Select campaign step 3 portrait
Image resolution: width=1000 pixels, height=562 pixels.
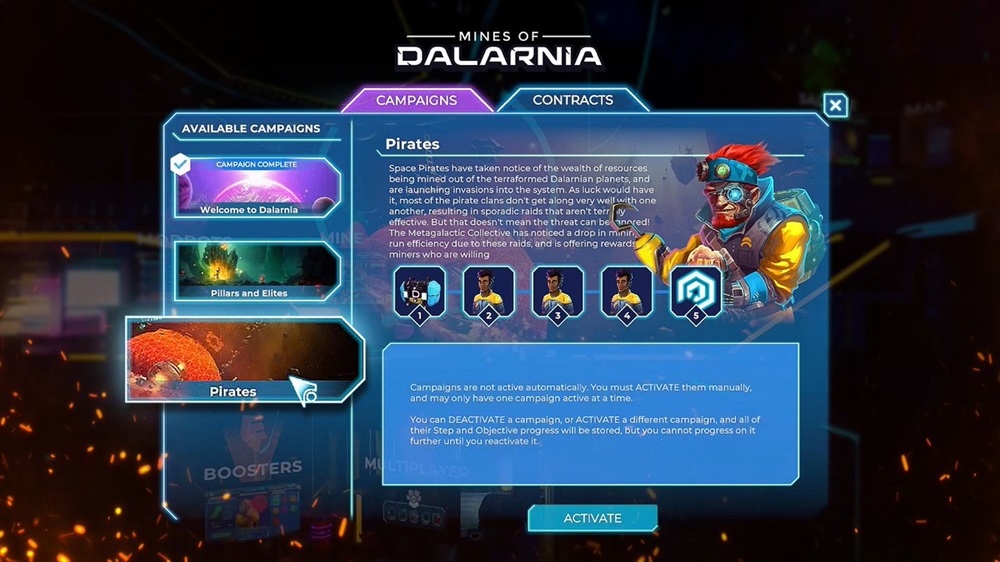click(x=557, y=293)
